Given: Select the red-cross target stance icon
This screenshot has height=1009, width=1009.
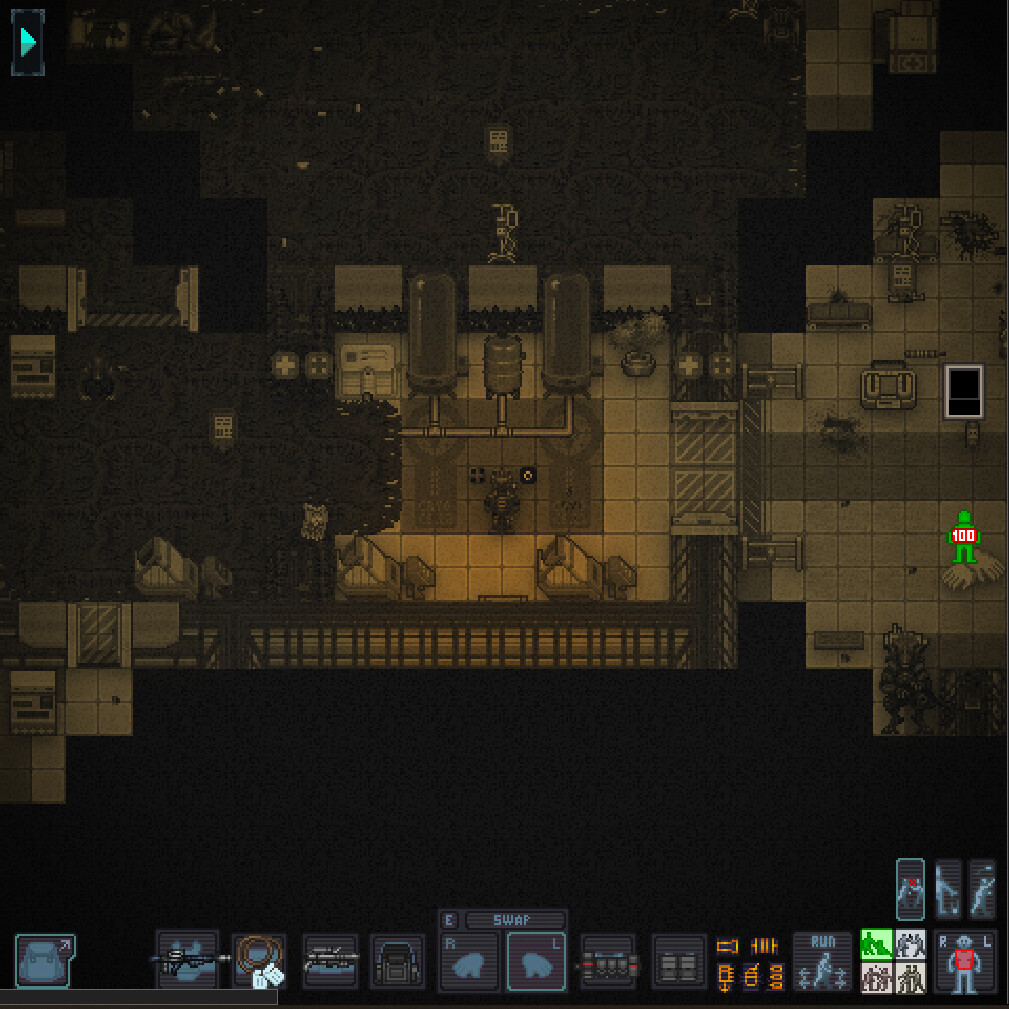Looking at the screenshot, I should coord(911,889).
